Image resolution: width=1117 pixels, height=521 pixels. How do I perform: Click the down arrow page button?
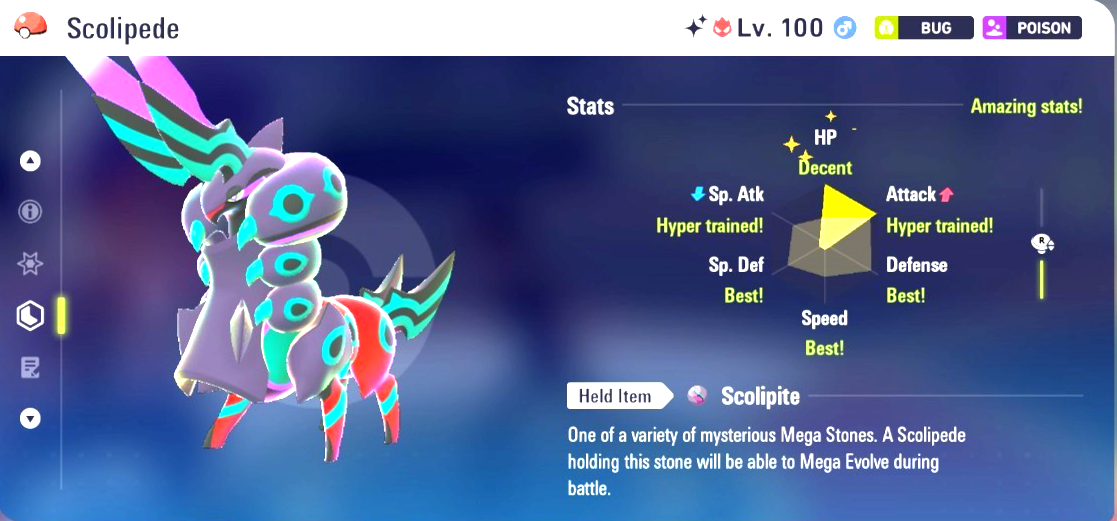point(30,419)
